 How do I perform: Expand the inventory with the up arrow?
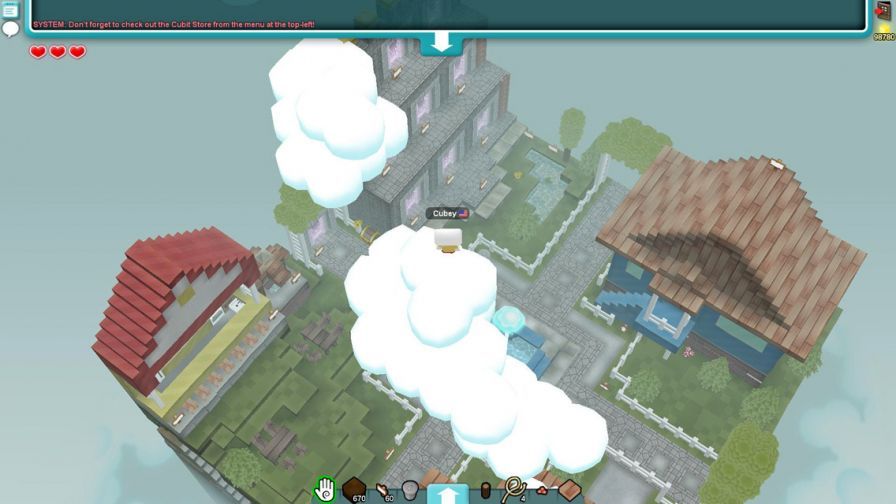tap(447, 493)
